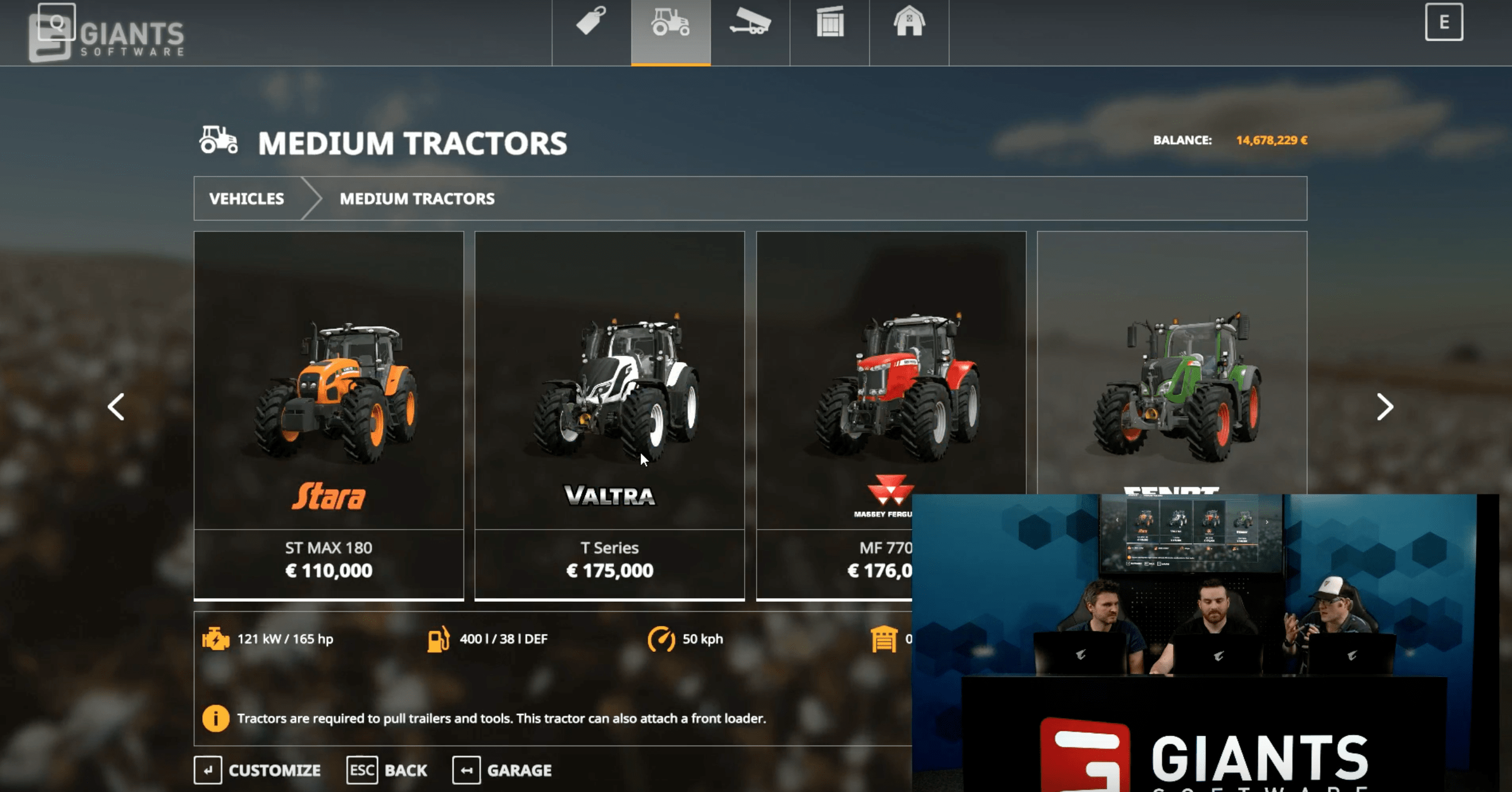Open the brands tab with tag icon
Viewport: 1512px width, 792px height.
click(591, 24)
